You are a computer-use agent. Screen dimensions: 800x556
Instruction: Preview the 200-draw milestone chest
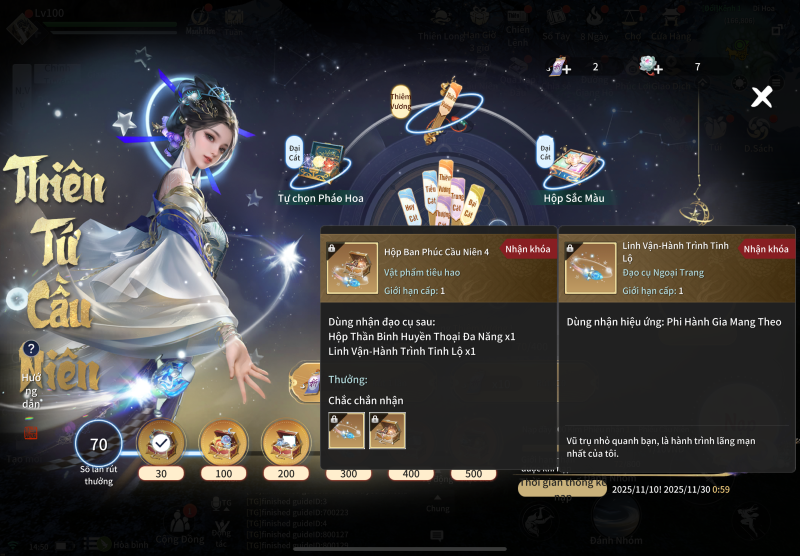286,442
